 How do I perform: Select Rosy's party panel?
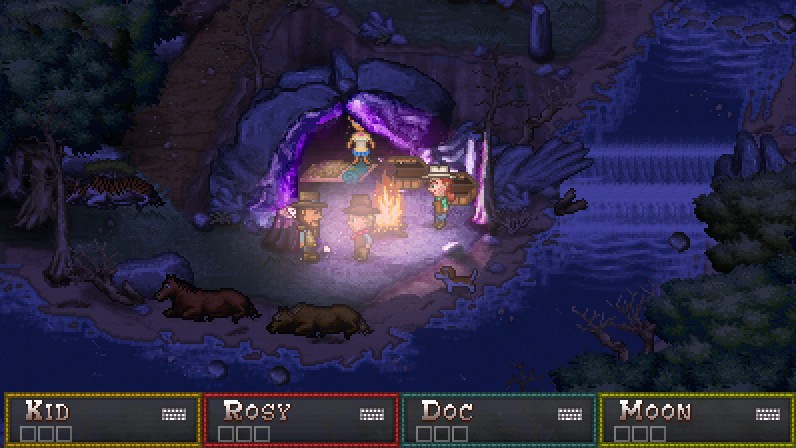coord(301,419)
